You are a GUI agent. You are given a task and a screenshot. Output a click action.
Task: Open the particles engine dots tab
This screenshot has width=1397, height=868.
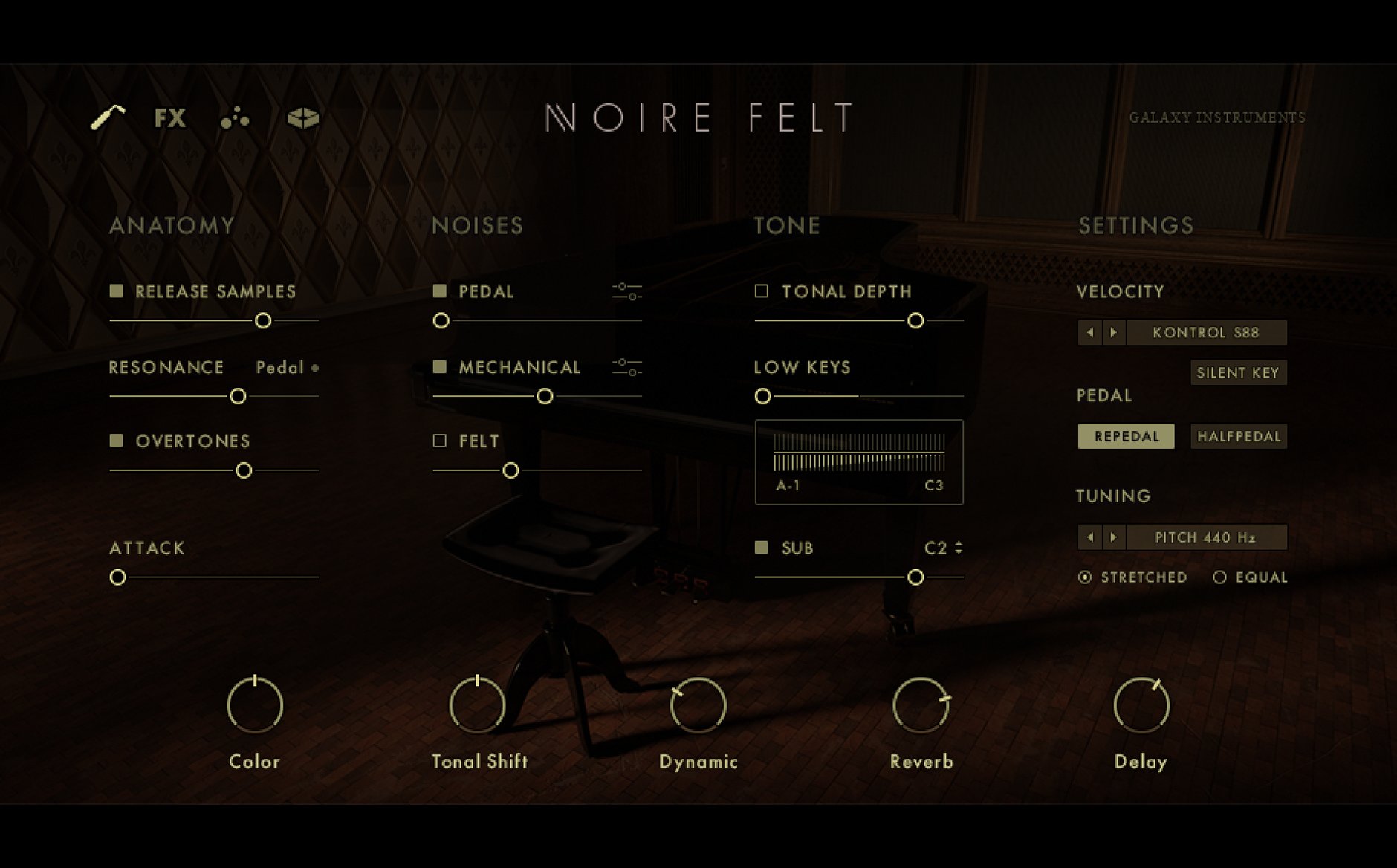[235, 118]
